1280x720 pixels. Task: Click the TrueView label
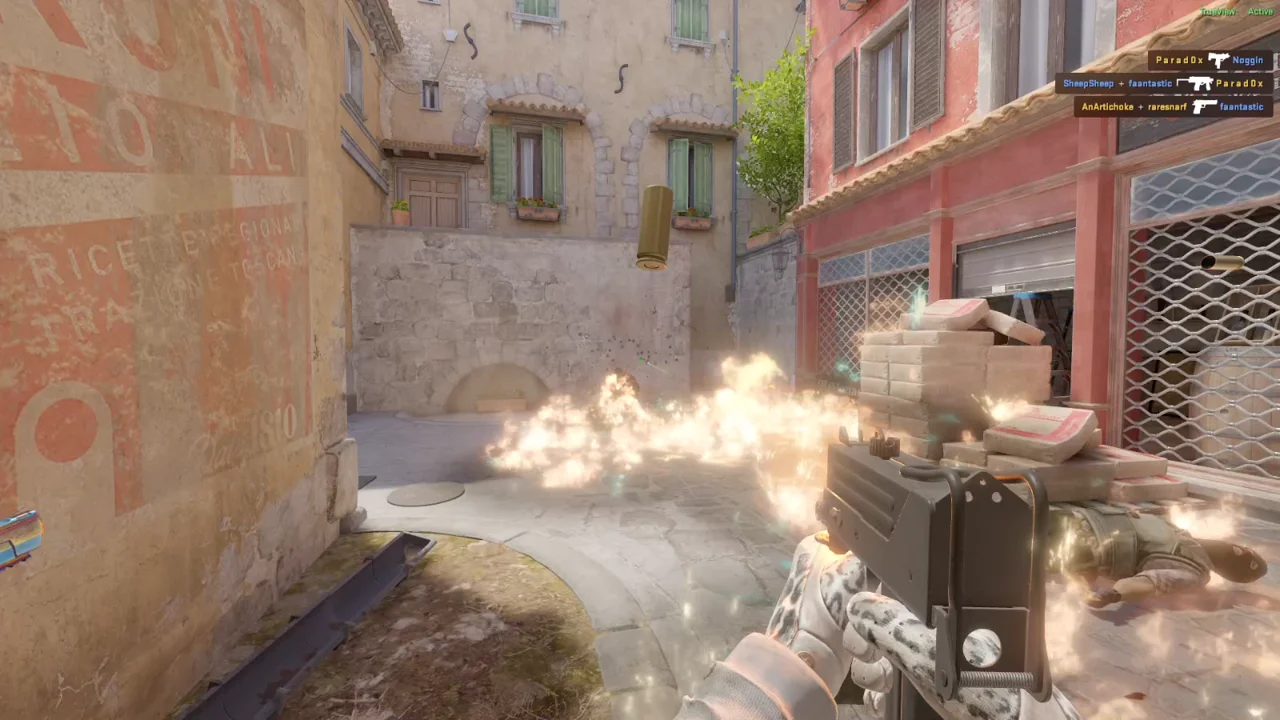(x=1217, y=12)
